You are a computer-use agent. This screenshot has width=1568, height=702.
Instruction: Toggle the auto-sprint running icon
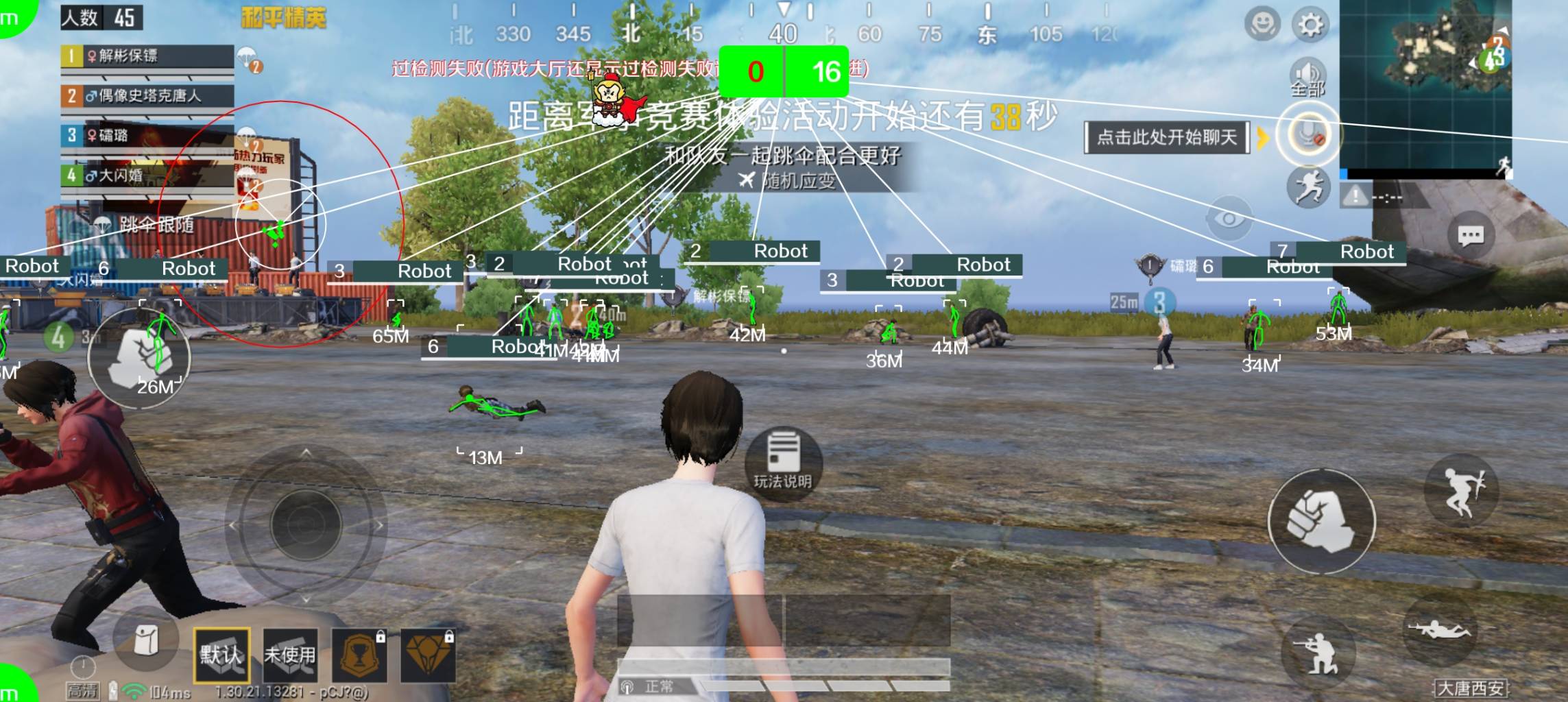(x=1308, y=187)
